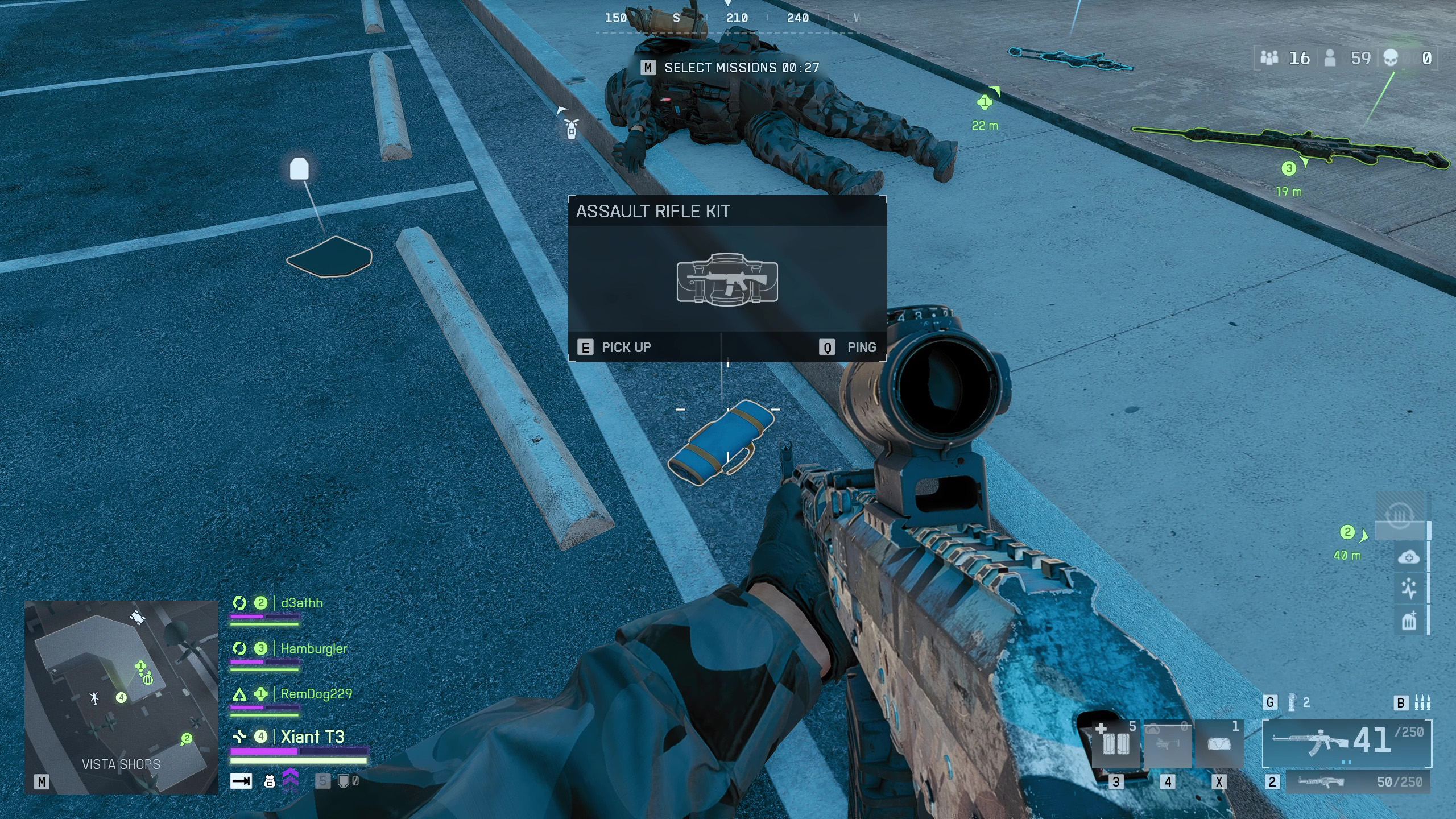The width and height of the screenshot is (1456, 819).
Task: Select the deployable pouch gadget slot
Action: [1218, 744]
